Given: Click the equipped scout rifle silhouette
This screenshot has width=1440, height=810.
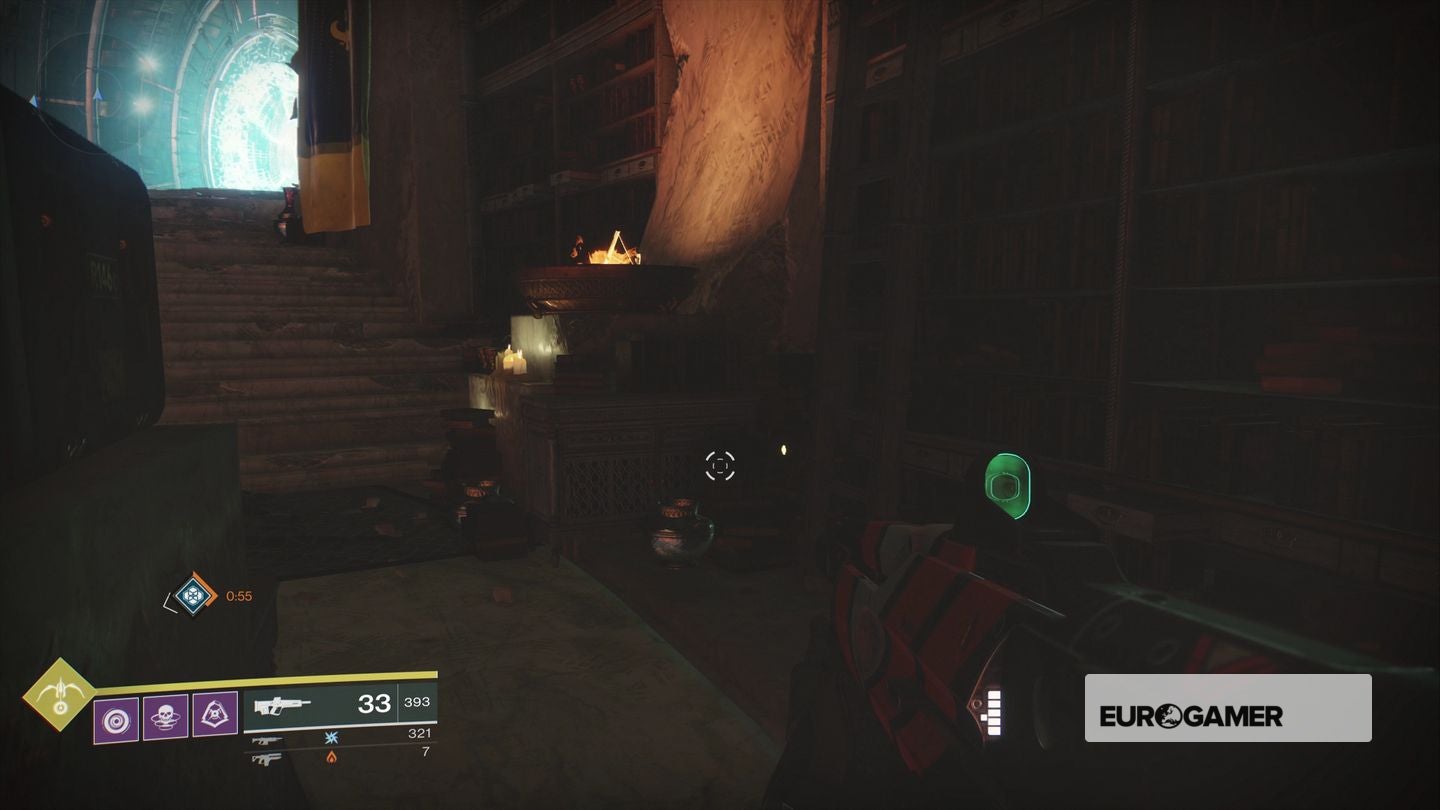Looking at the screenshot, I should coord(283,706).
